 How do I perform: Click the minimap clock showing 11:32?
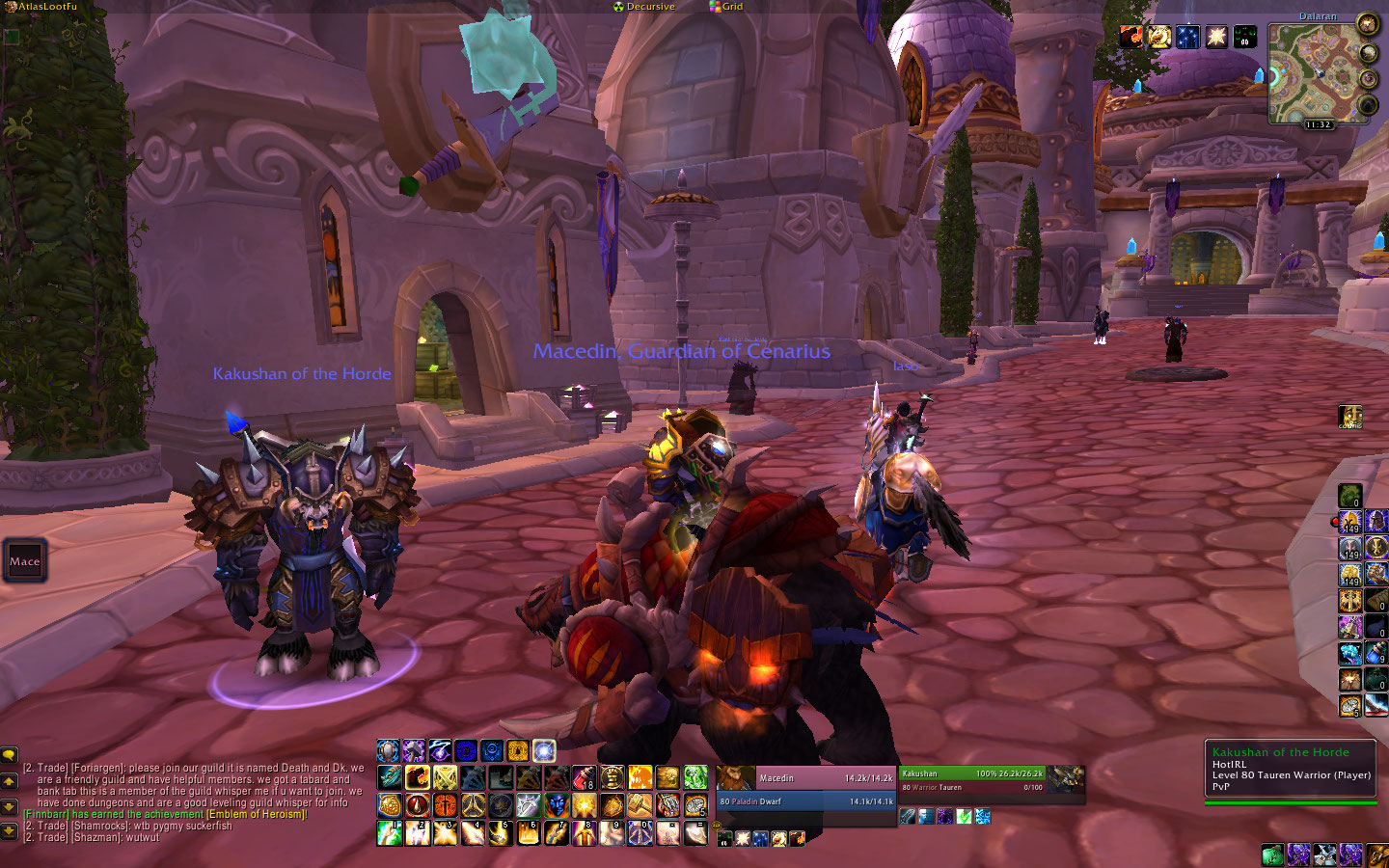1319,124
